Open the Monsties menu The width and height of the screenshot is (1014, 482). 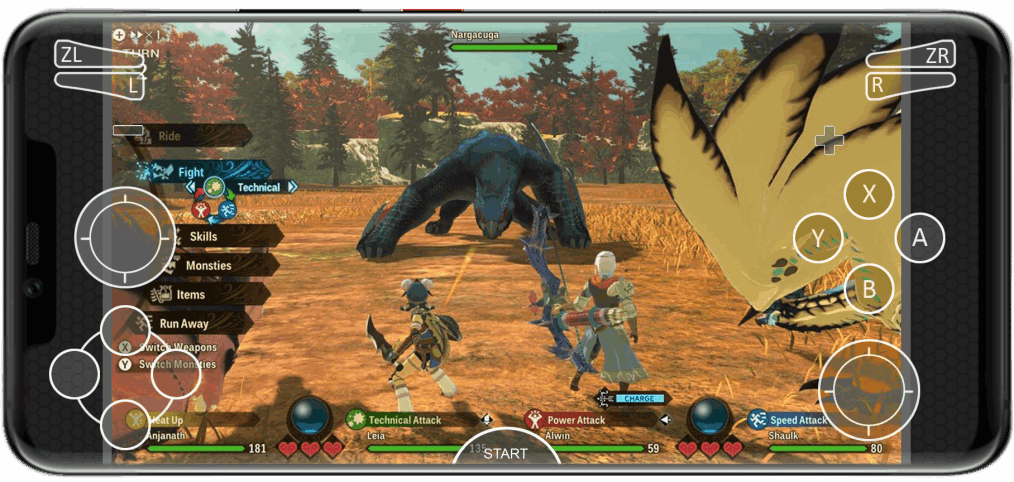208,265
